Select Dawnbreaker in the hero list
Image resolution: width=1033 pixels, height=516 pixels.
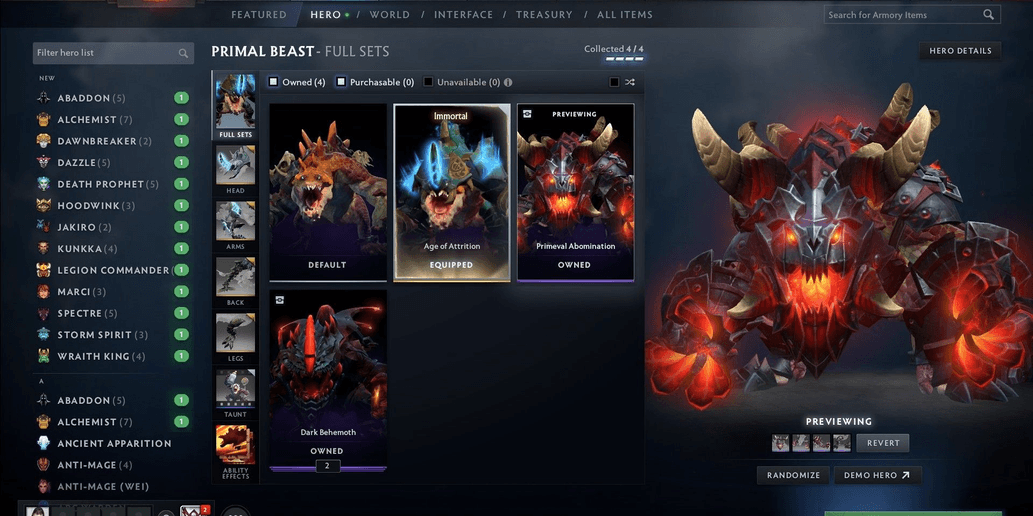pos(96,141)
